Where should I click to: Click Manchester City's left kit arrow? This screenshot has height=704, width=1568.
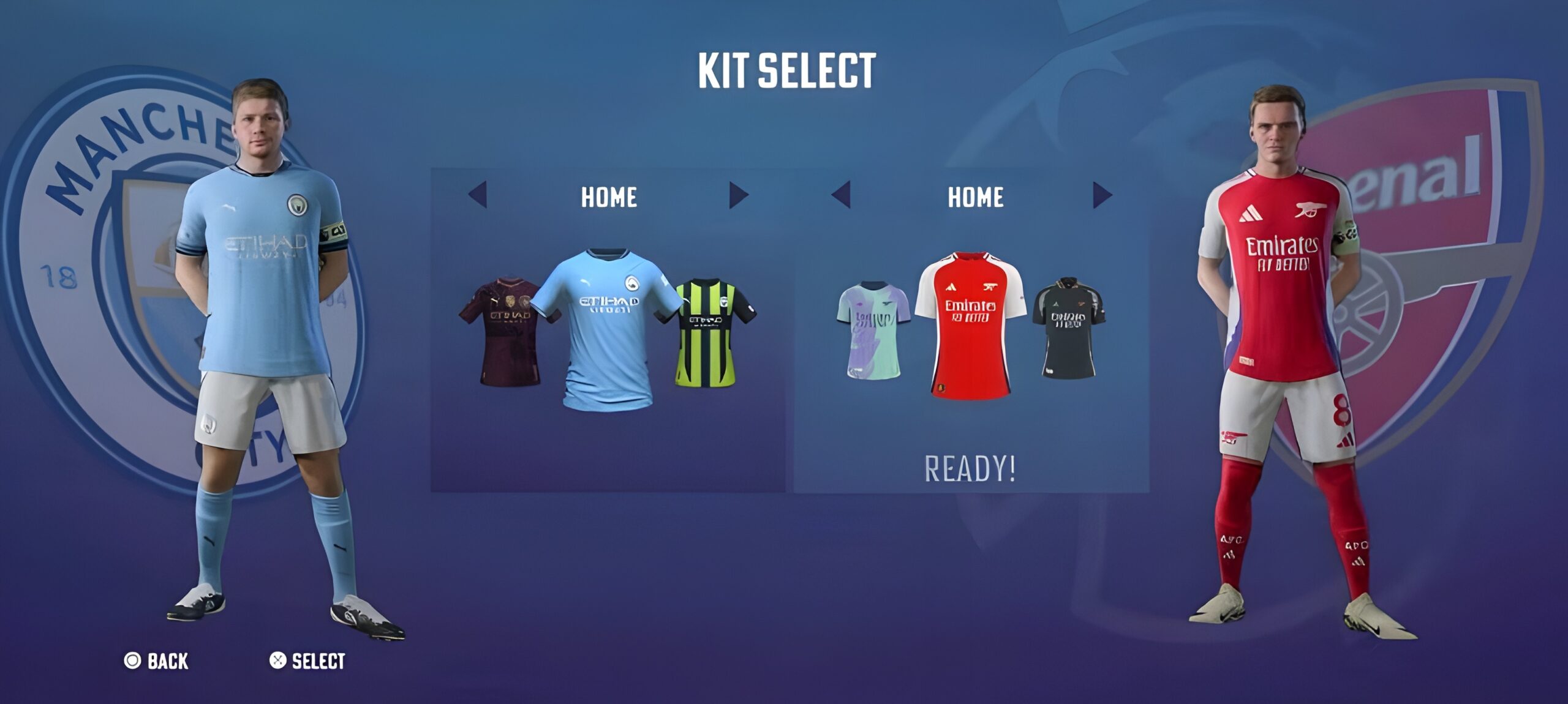478,195
